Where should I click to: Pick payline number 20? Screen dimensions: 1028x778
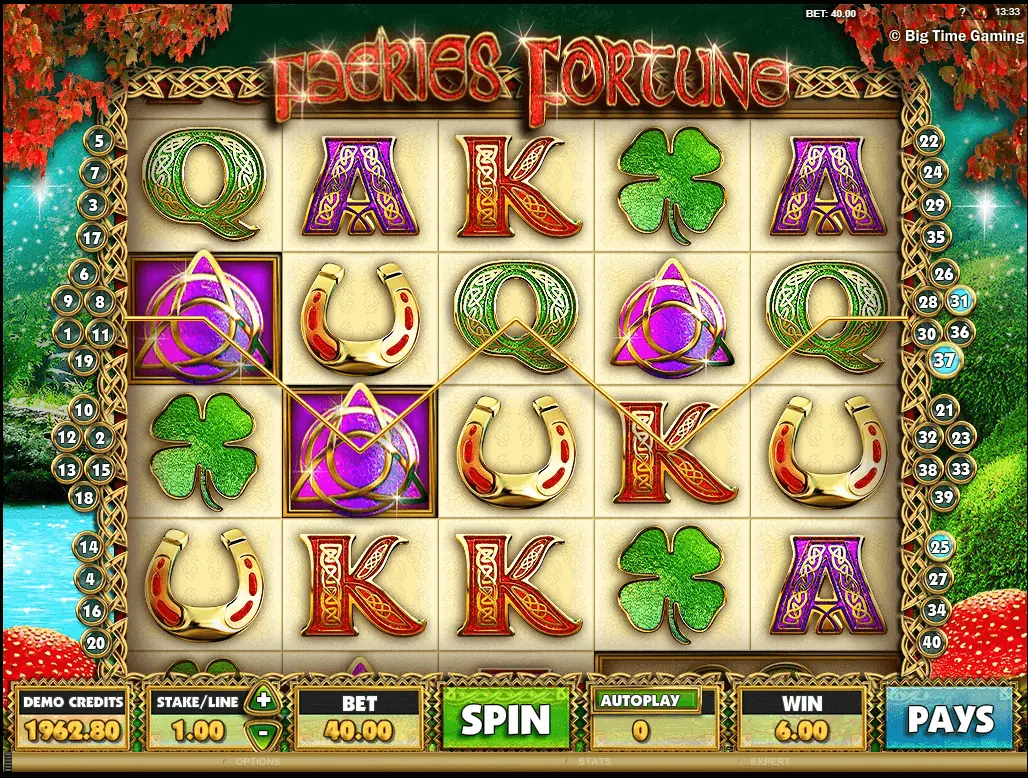pos(95,642)
